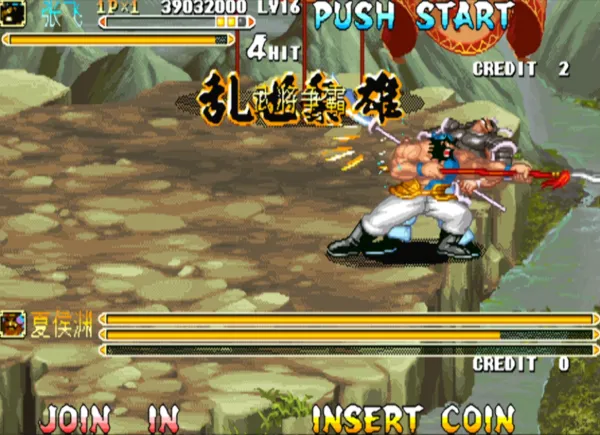Select the boss 夏侯渊 portrait icon
This screenshot has height=435, width=600.
[x=13, y=322]
